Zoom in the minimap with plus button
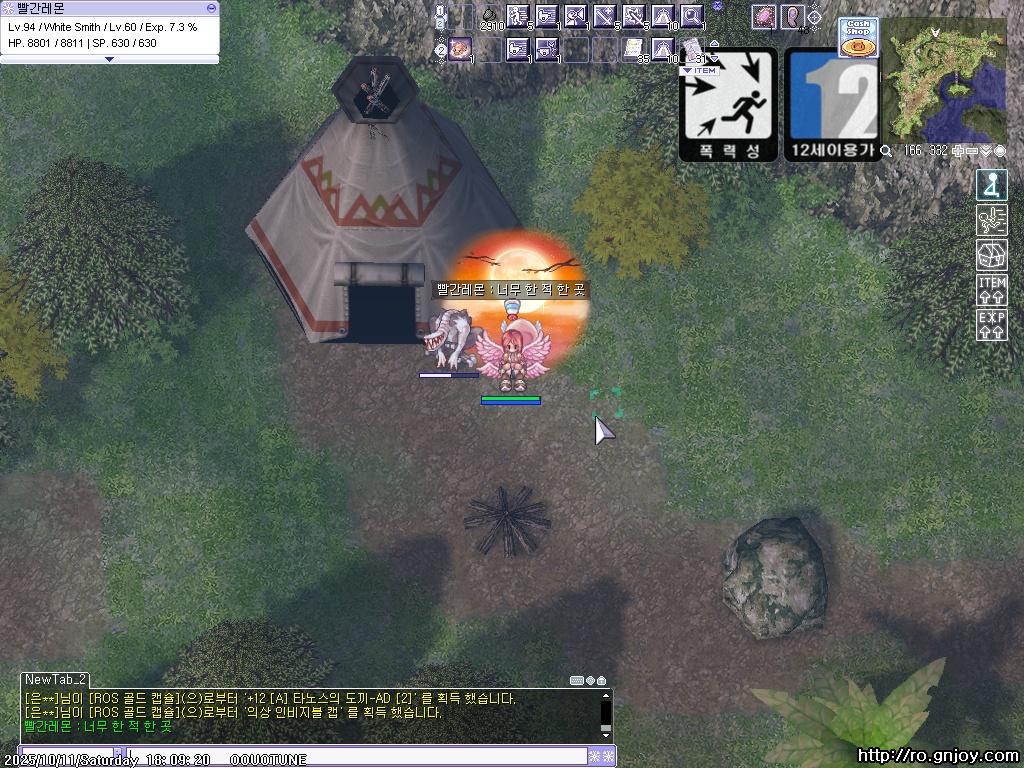This screenshot has width=1024, height=768. (x=959, y=151)
